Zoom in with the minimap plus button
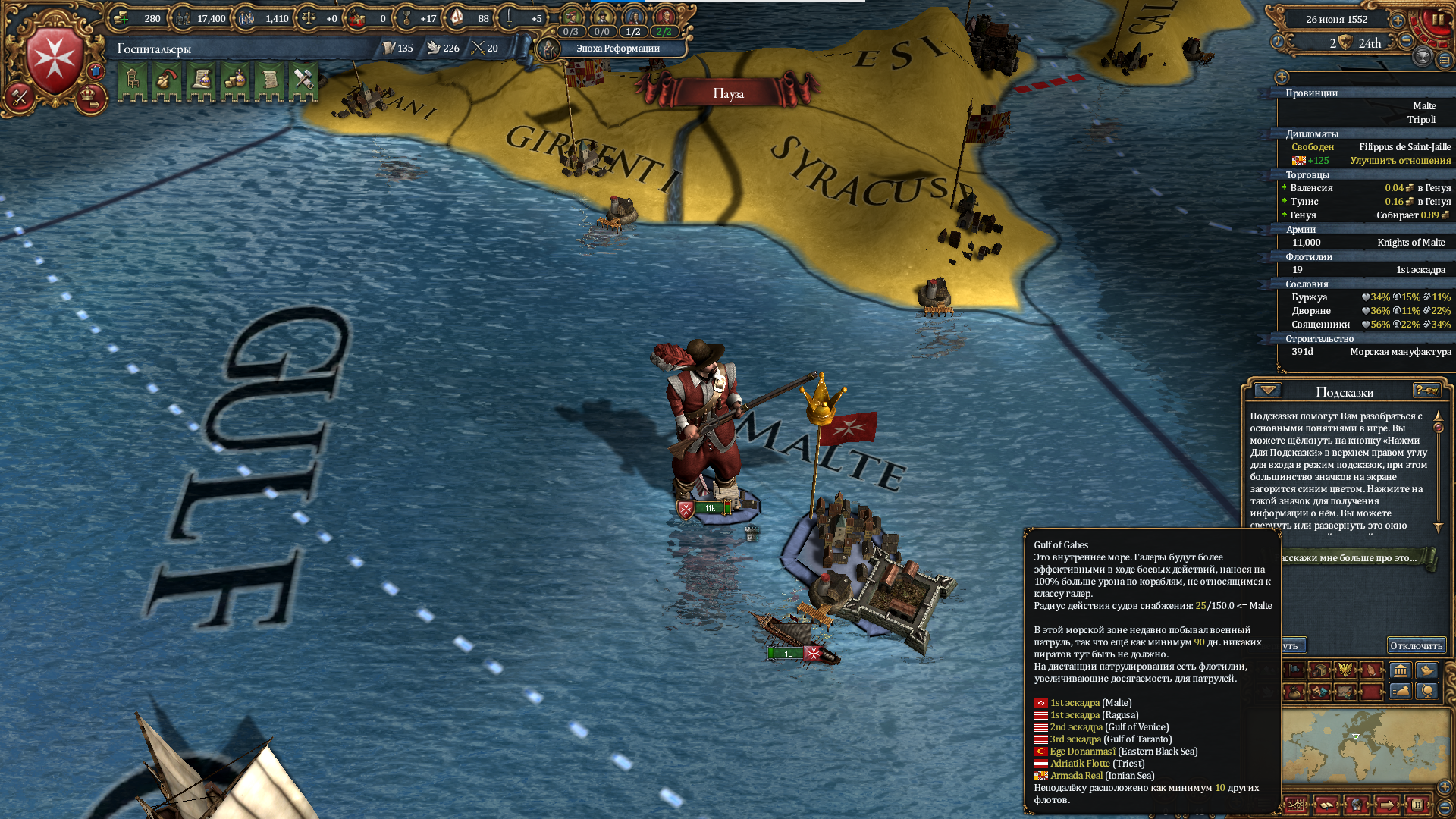The image size is (1456, 819). [1444, 786]
